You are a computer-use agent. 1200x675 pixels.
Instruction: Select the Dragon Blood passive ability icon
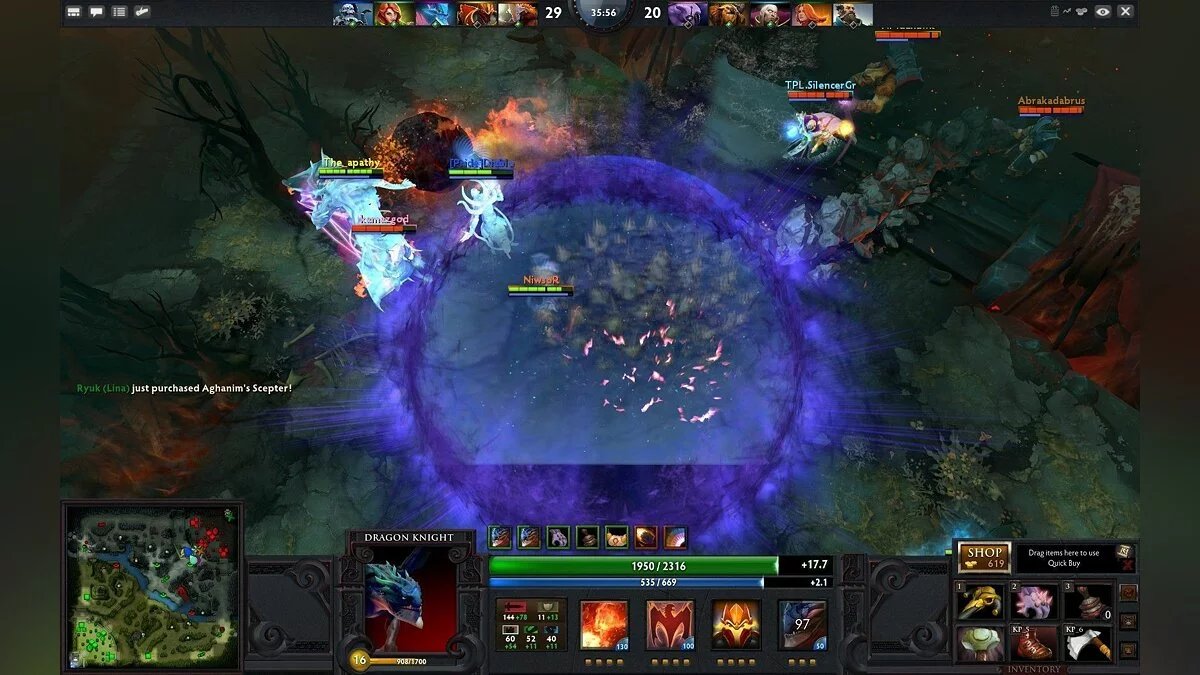(x=736, y=624)
